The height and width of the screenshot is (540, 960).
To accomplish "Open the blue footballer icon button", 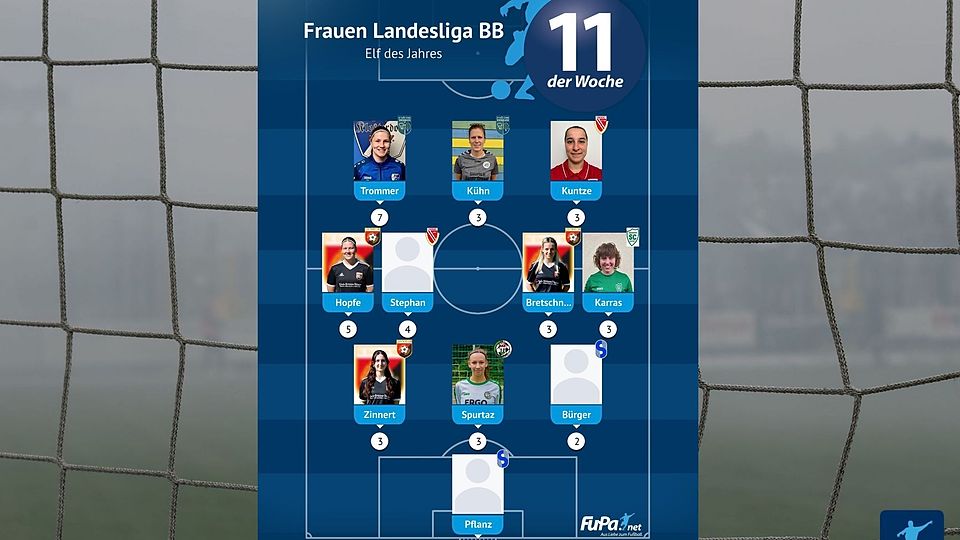I will click(912, 526).
